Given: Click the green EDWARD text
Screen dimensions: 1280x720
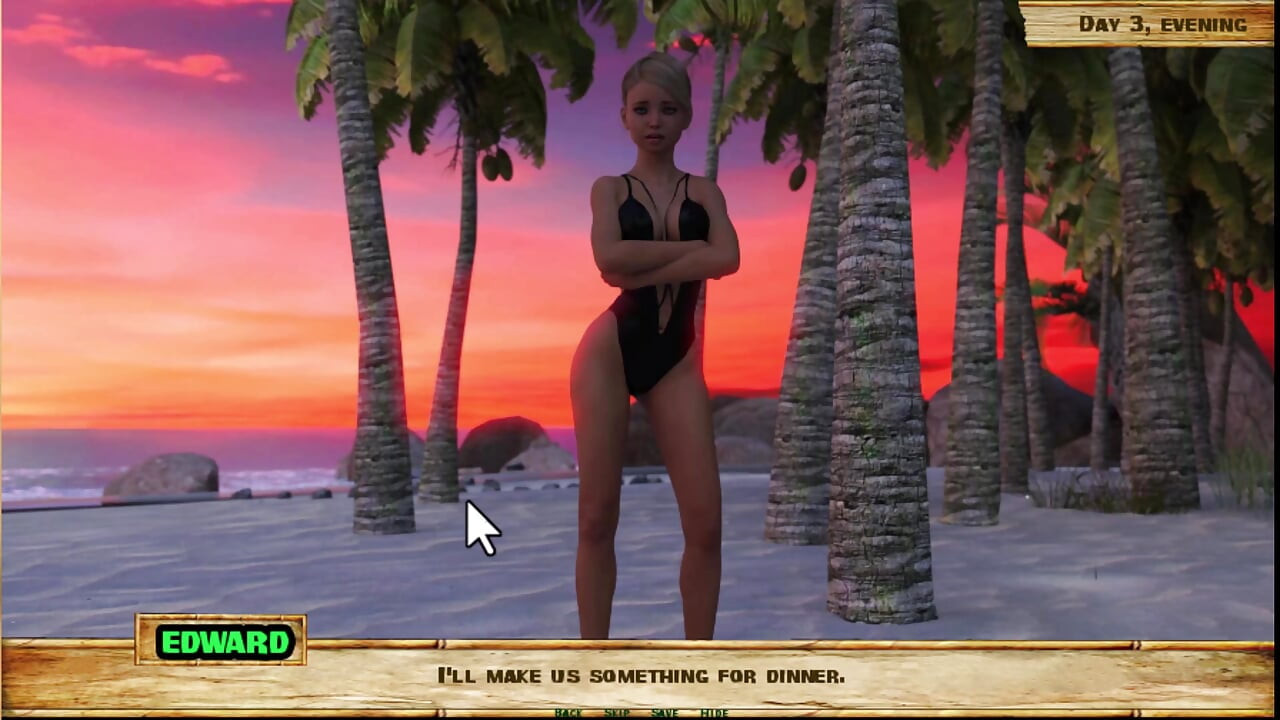Looking at the screenshot, I should [x=224, y=643].
